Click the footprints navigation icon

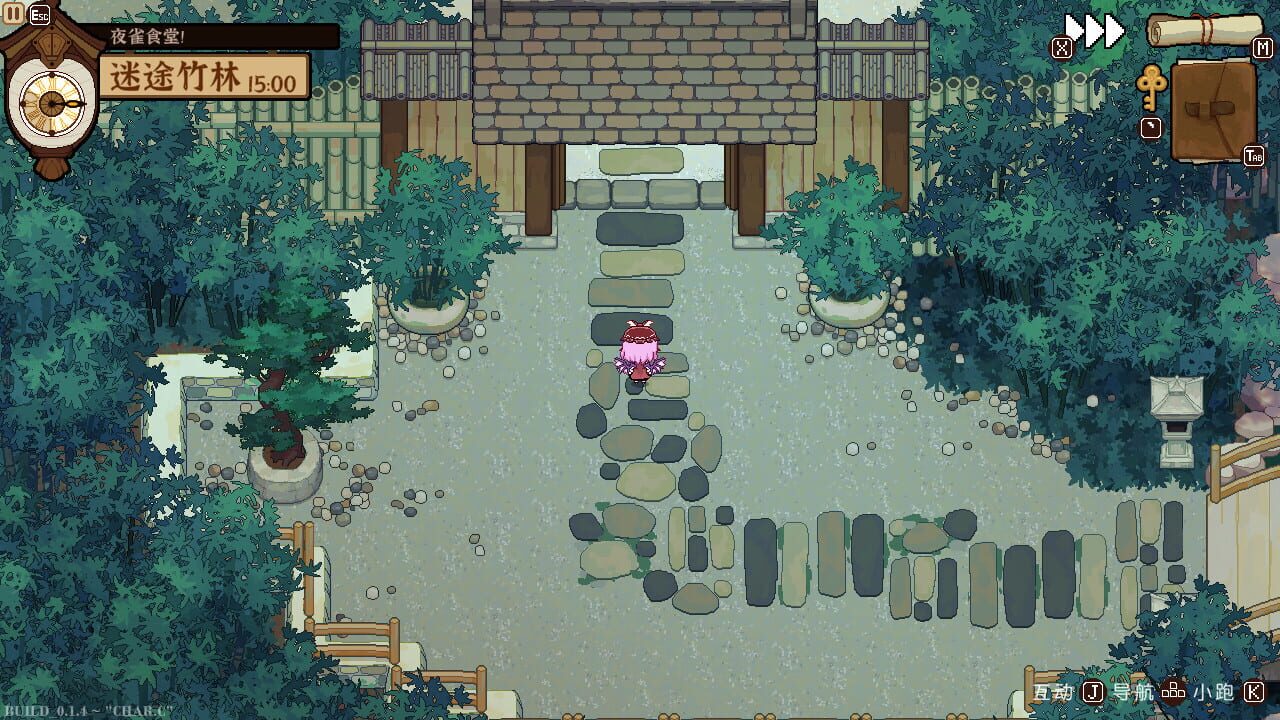(x=1173, y=691)
